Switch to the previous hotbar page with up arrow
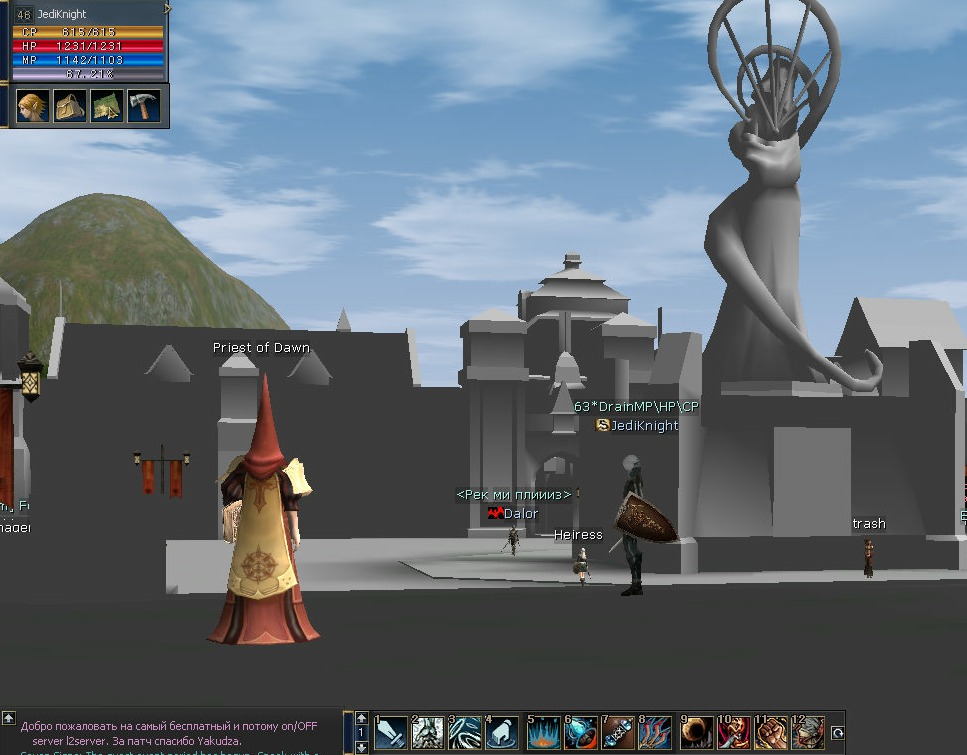 pyautogui.click(x=362, y=719)
